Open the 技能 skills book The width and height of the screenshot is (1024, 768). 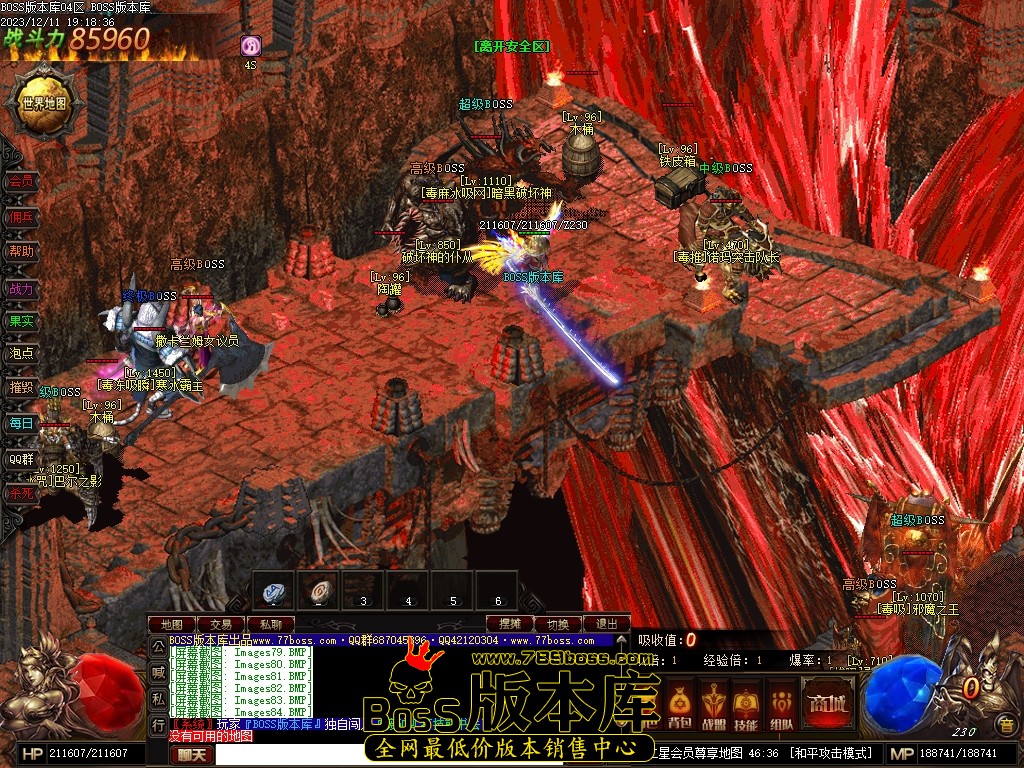pyautogui.click(x=746, y=703)
